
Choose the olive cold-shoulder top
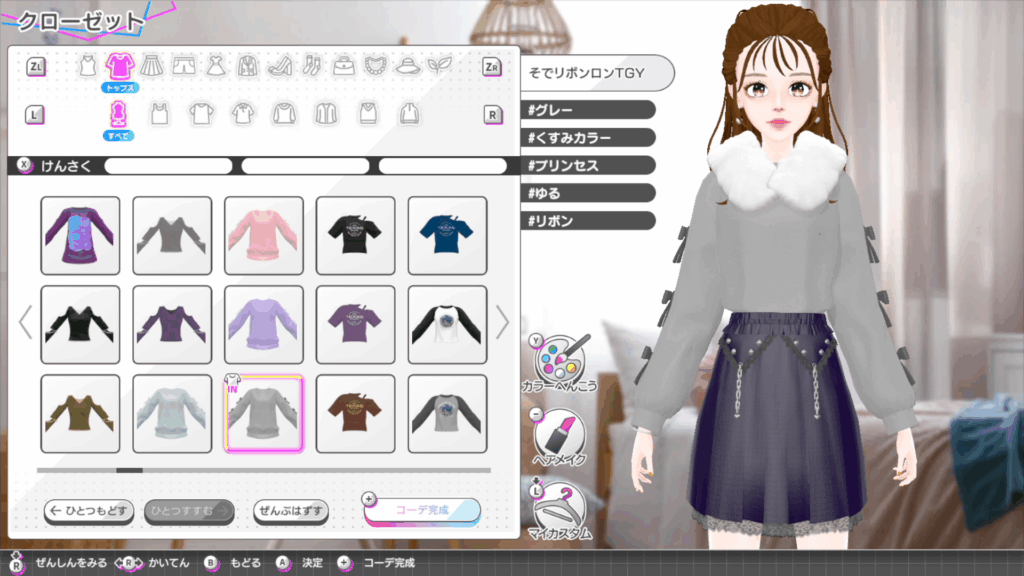point(80,413)
